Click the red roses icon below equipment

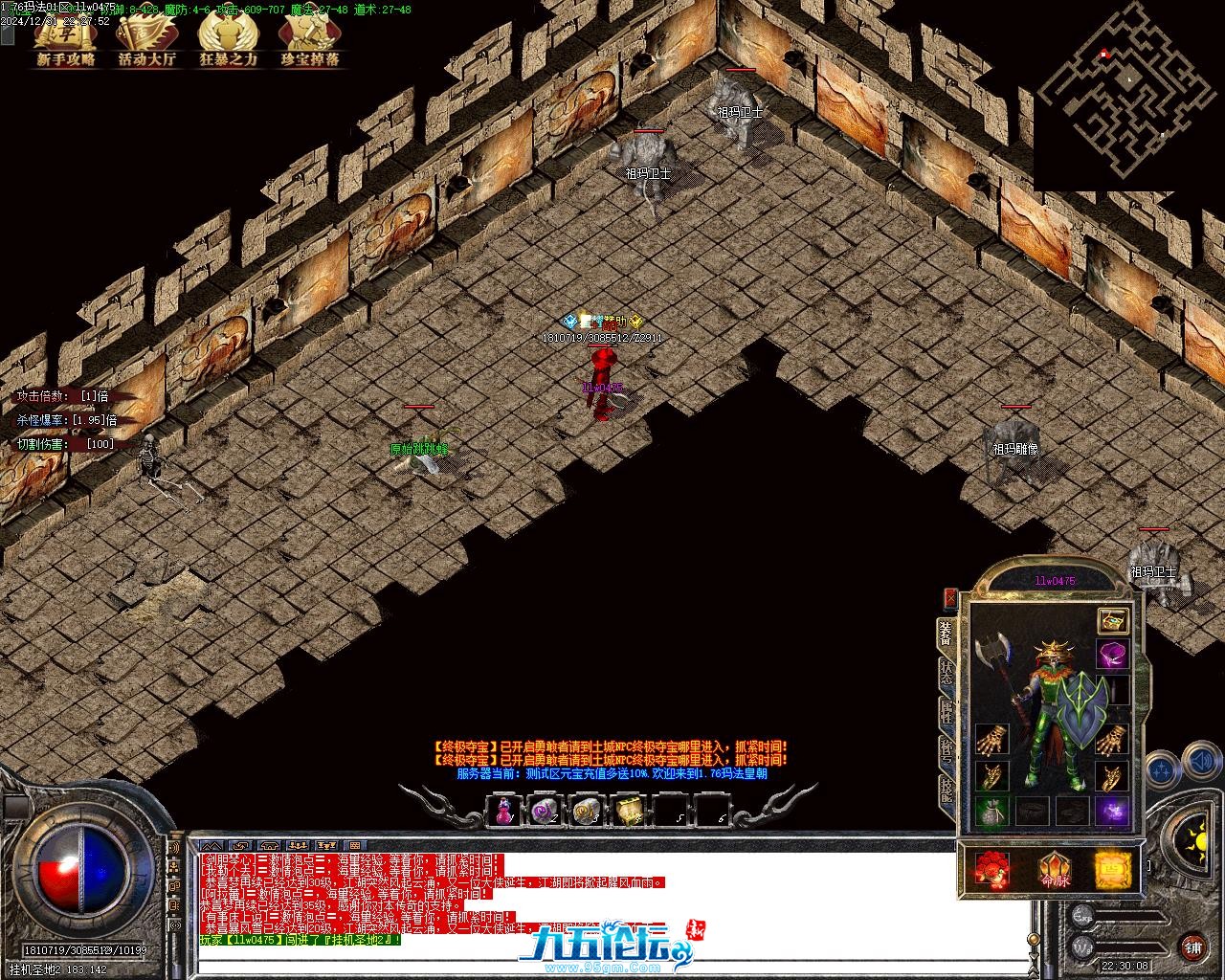[x=992, y=870]
